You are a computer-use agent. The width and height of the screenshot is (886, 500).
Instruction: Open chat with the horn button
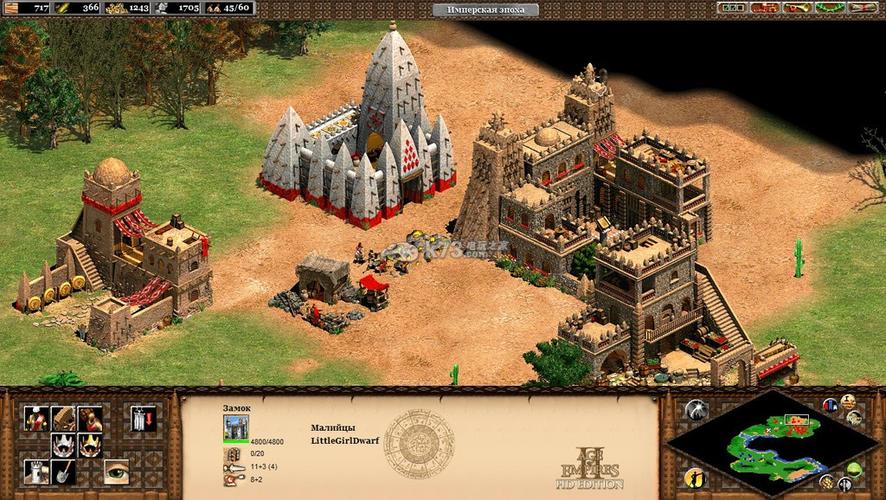pyautogui.click(x=796, y=8)
